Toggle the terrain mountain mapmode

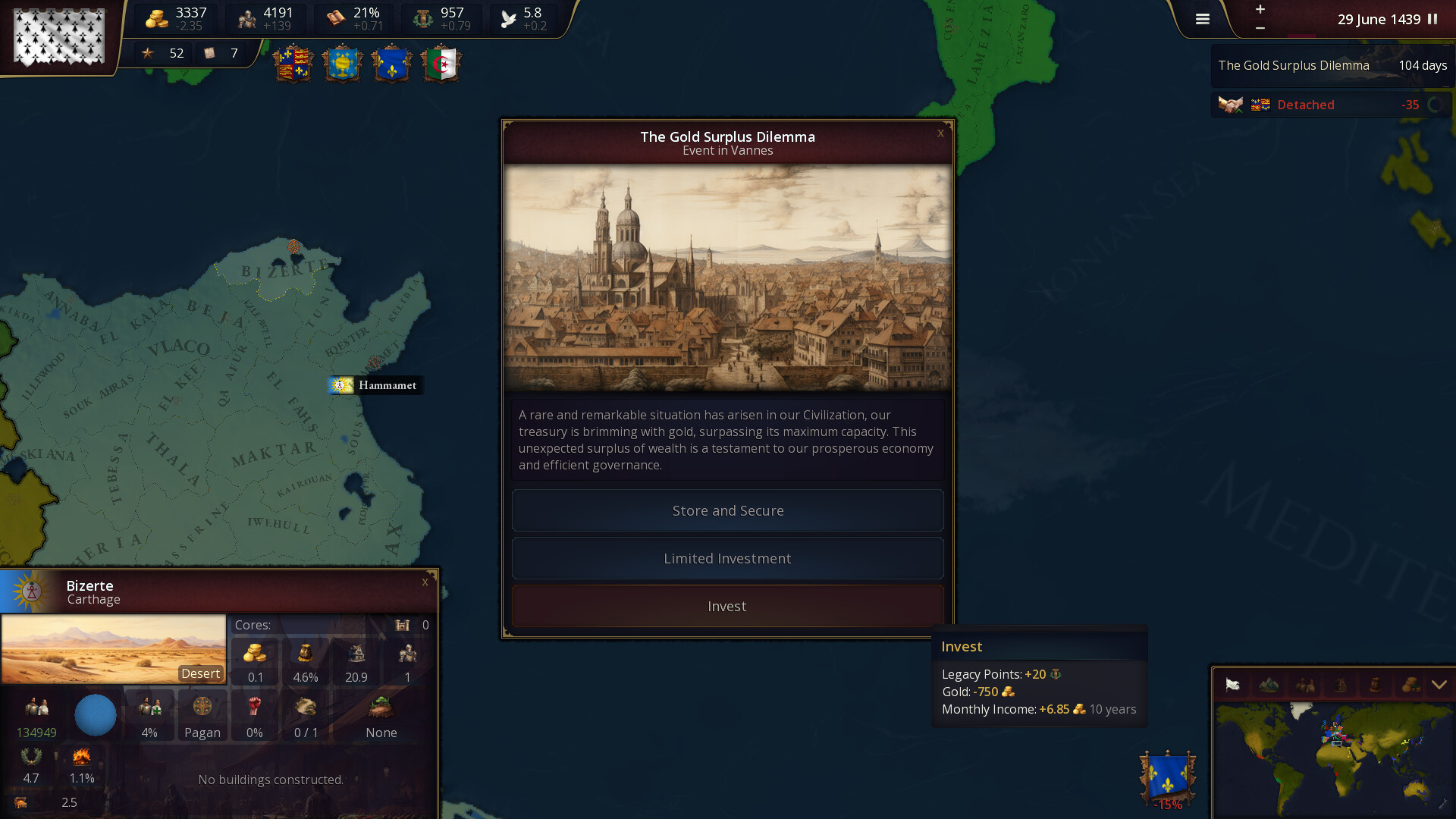coord(1268,684)
